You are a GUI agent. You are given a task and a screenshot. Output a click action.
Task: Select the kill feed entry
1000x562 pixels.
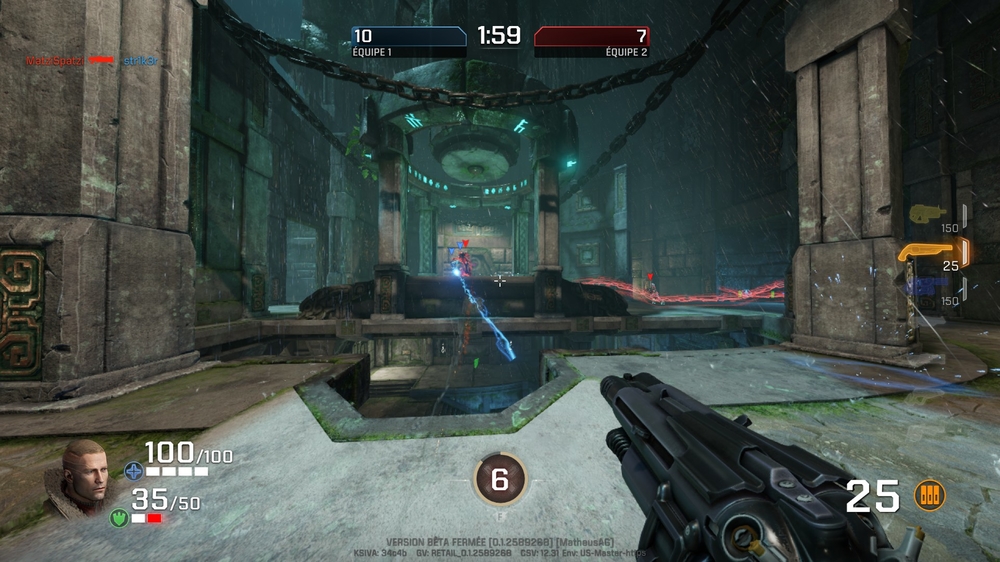coord(87,61)
